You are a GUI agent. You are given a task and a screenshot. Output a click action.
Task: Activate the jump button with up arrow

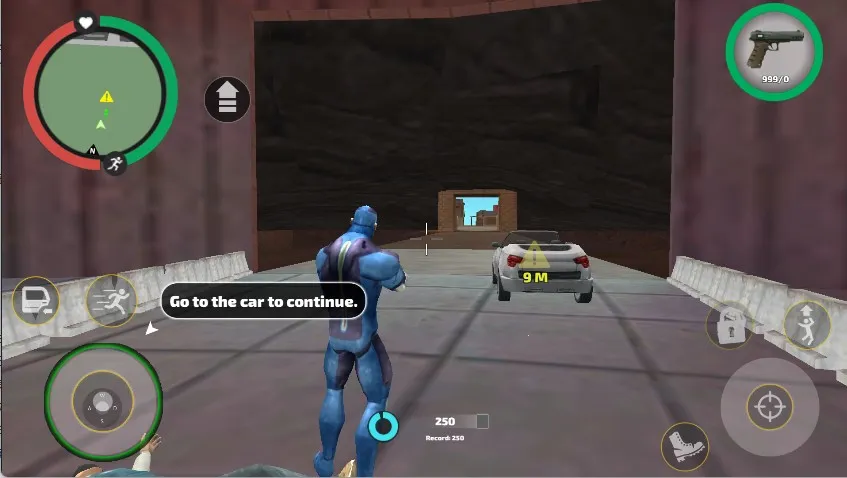806,324
